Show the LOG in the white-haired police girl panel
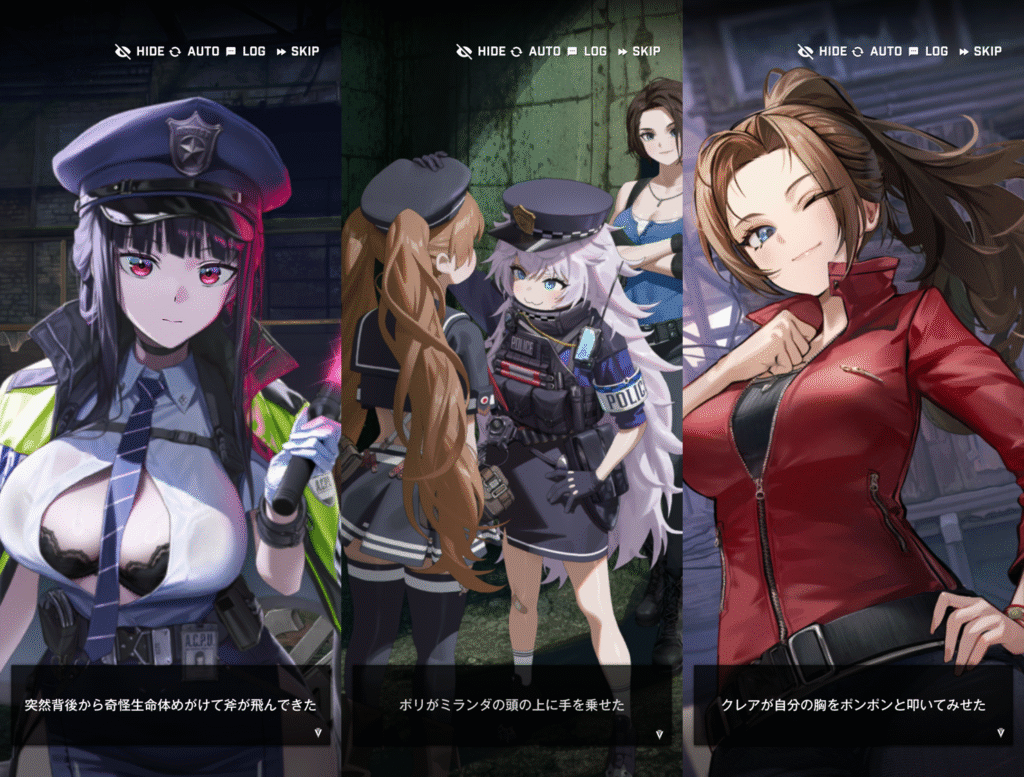 pos(587,51)
